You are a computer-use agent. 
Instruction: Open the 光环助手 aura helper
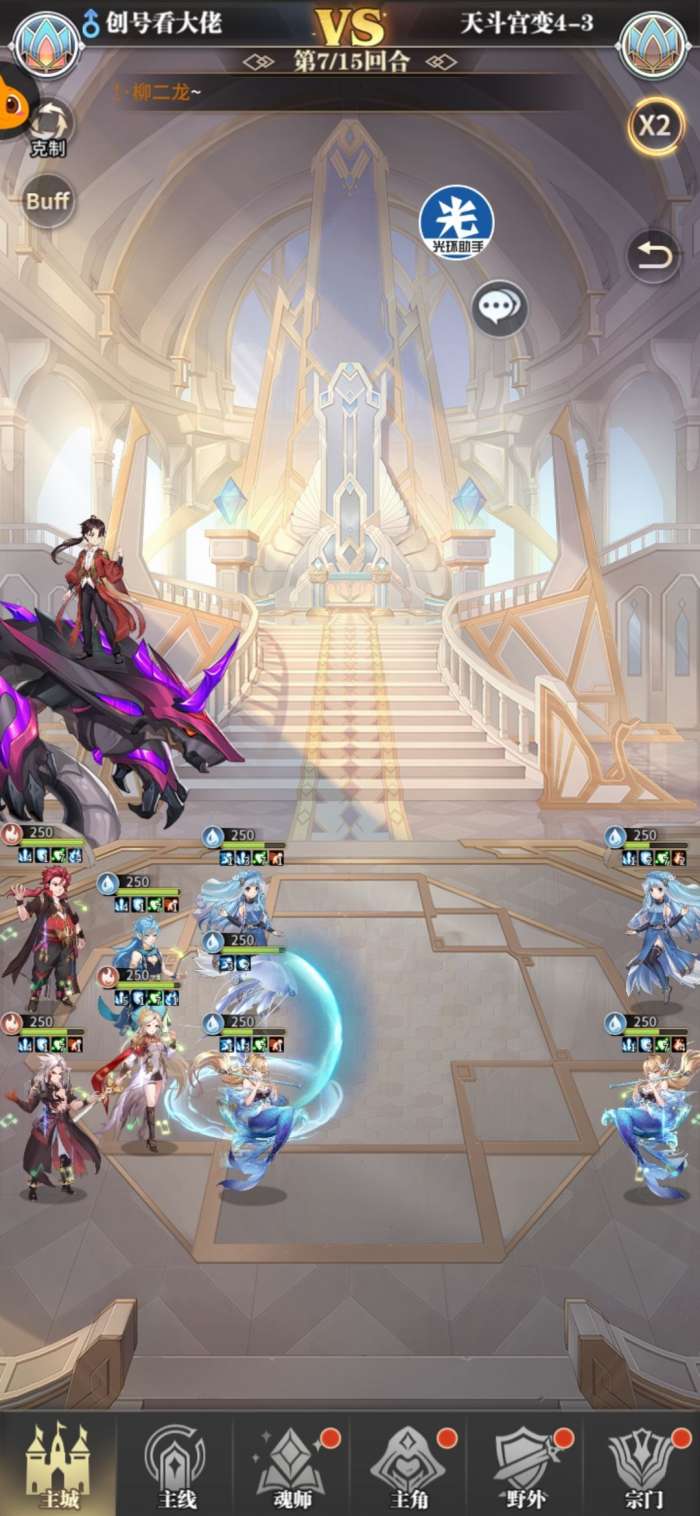(x=456, y=222)
